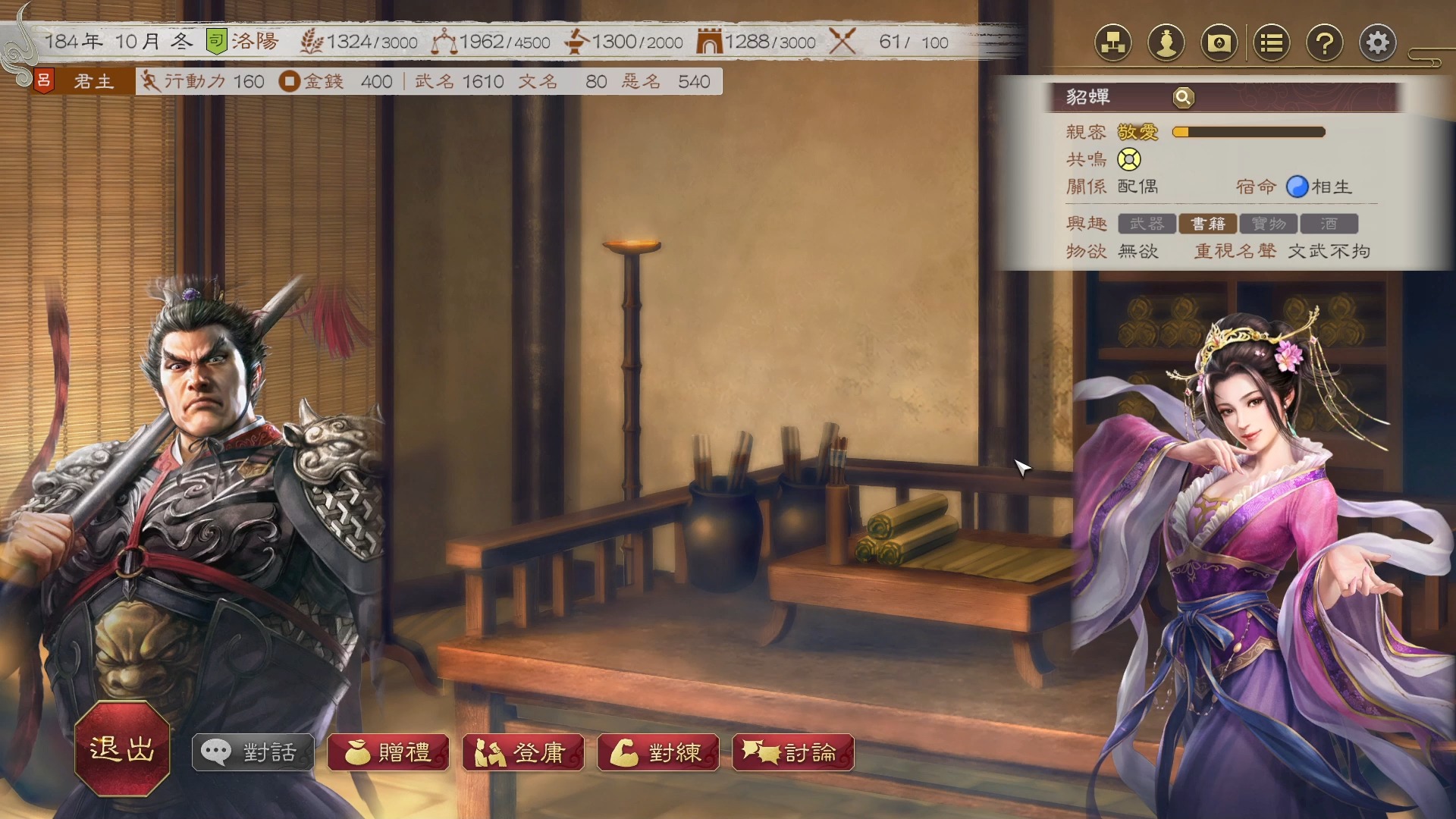Show help with the question mark
This screenshot has height=819, width=1456.
(1325, 43)
